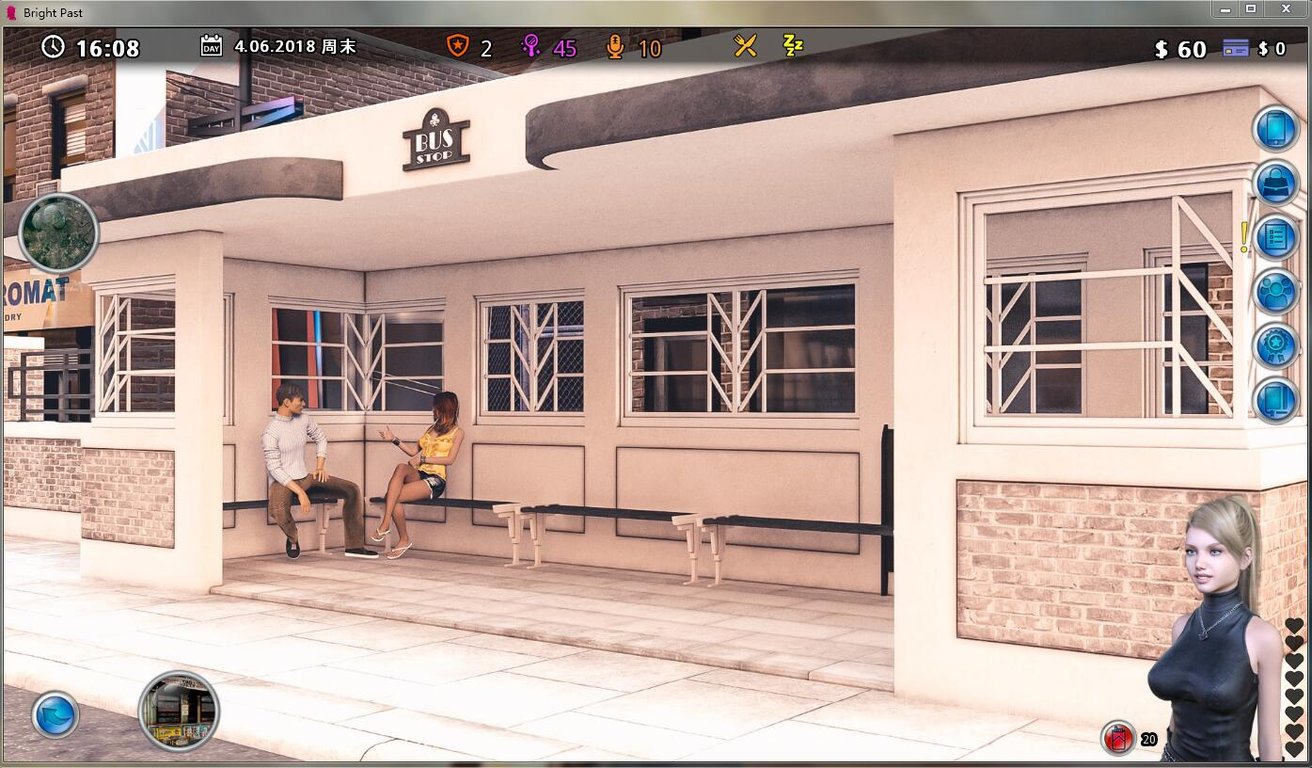Open the phone icon on the sidebar

pos(1274,128)
